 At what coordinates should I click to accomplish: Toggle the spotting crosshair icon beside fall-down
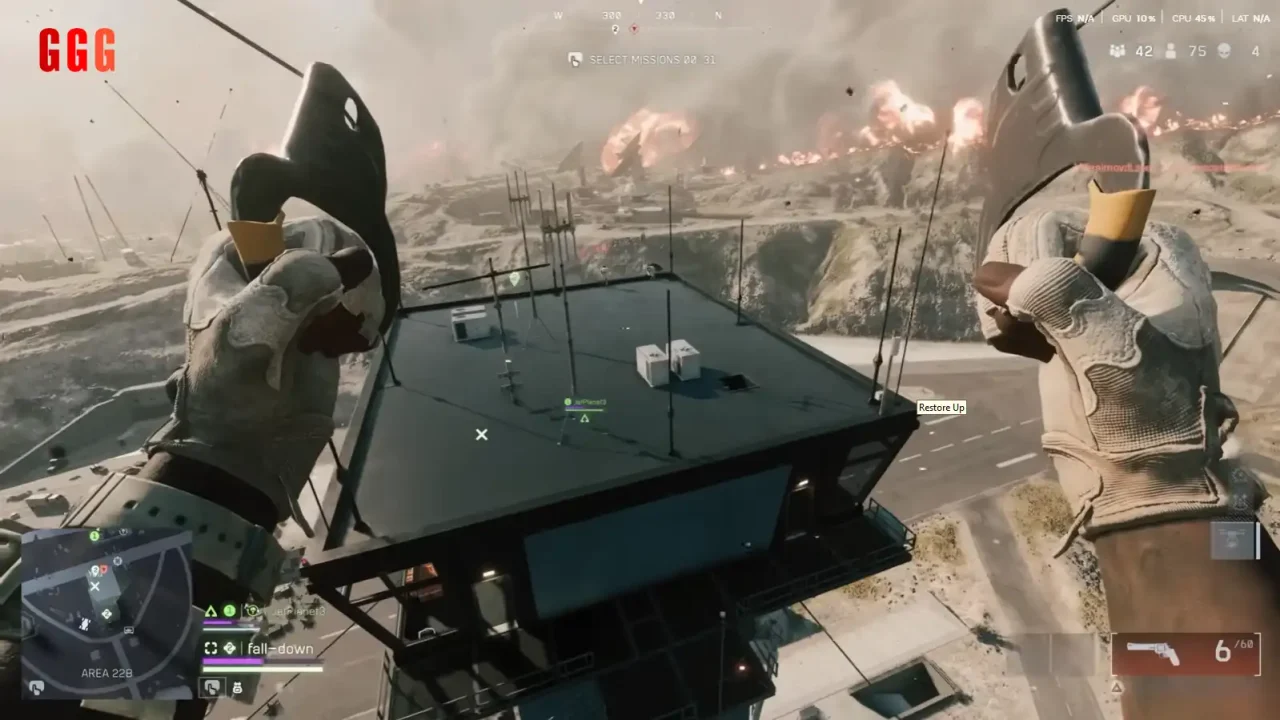coord(211,648)
